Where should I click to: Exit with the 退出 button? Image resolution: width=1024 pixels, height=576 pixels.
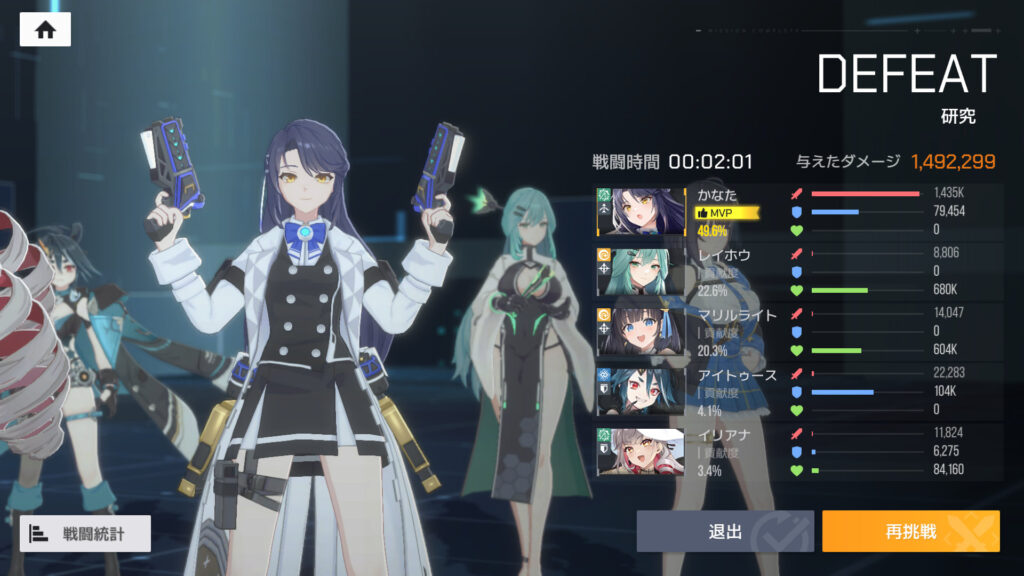pyautogui.click(x=727, y=532)
